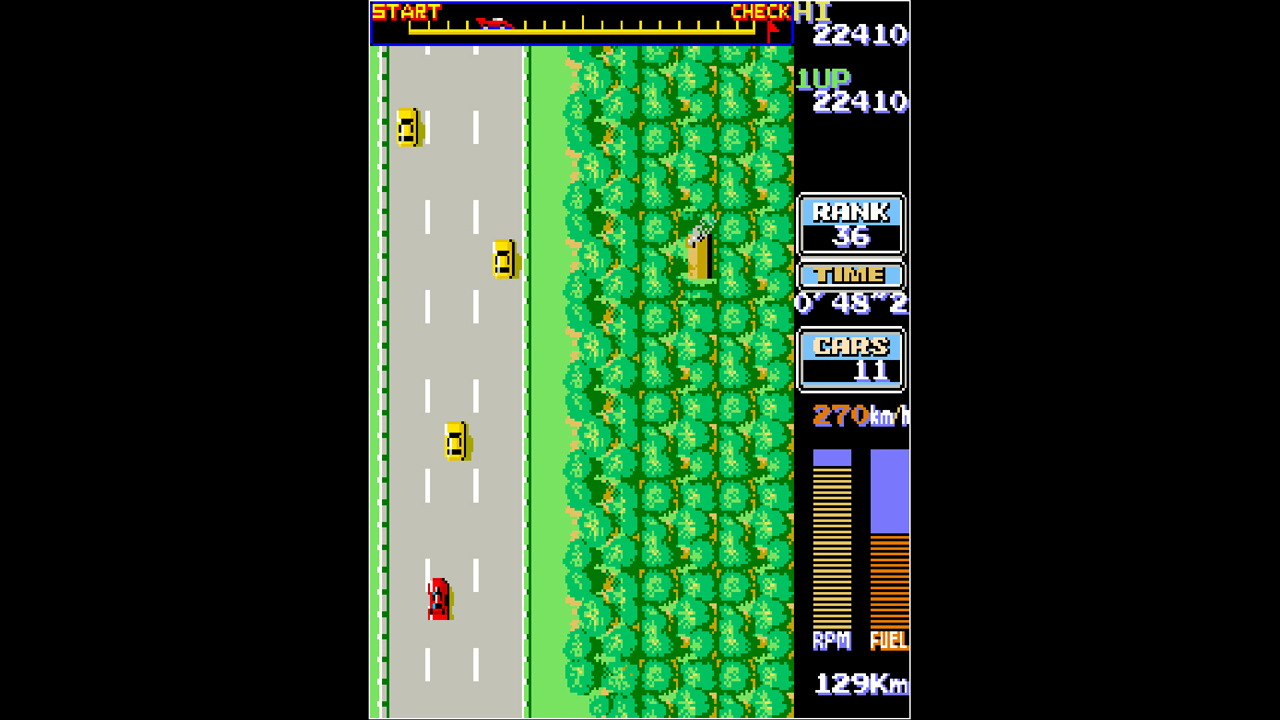This screenshot has width=1280, height=720.
Task: Click the red car icon on the progress bar
Action: click(x=495, y=22)
